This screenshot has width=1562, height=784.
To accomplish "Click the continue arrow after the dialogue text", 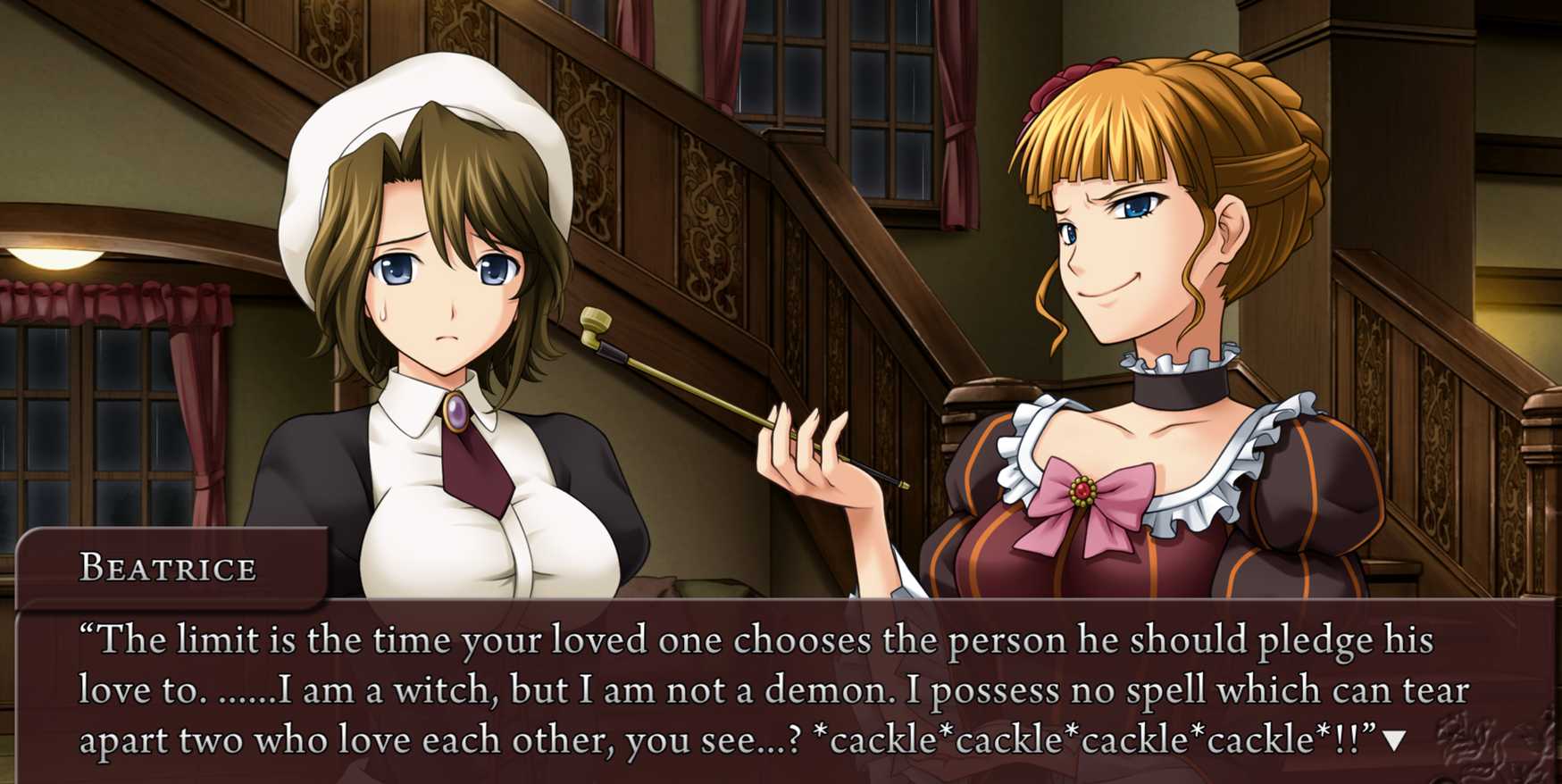I will click(x=1394, y=740).
